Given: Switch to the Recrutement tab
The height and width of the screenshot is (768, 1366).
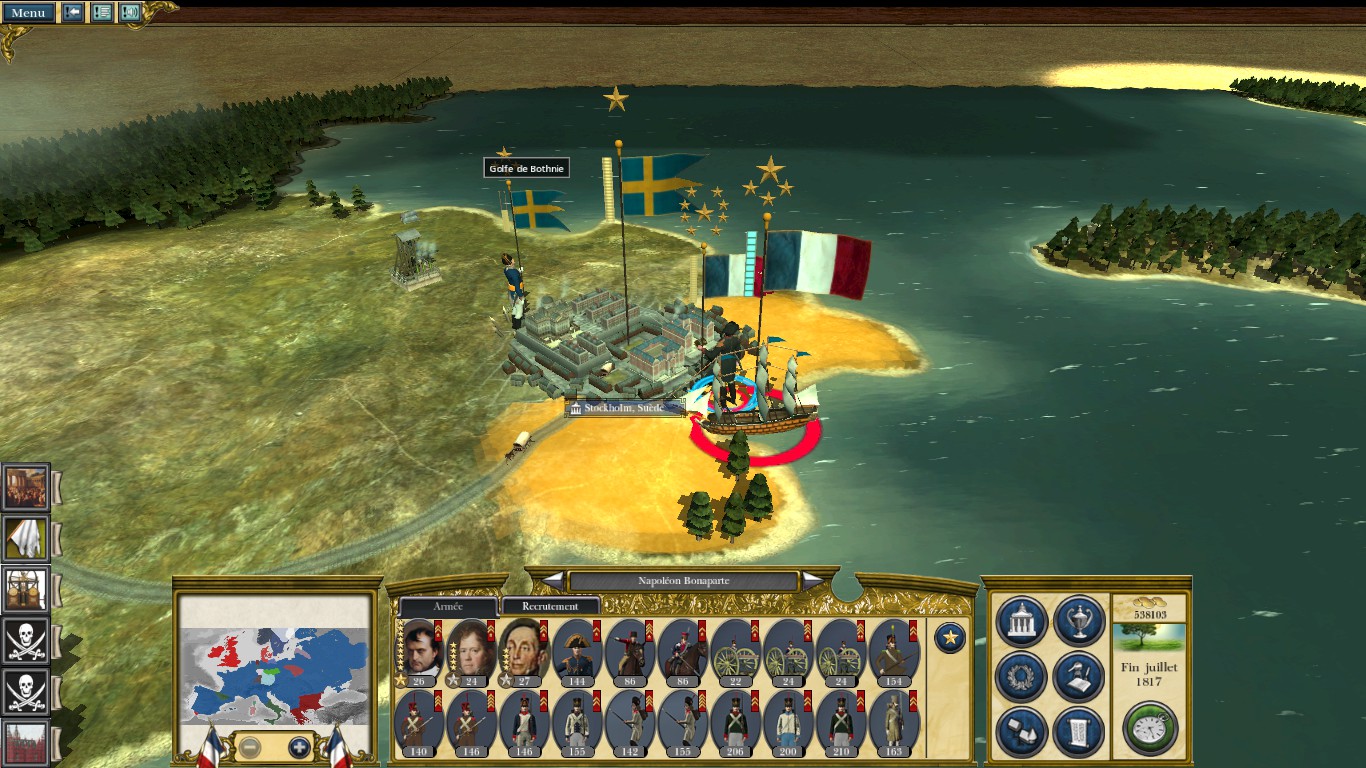Looking at the screenshot, I should pyautogui.click(x=550, y=606).
